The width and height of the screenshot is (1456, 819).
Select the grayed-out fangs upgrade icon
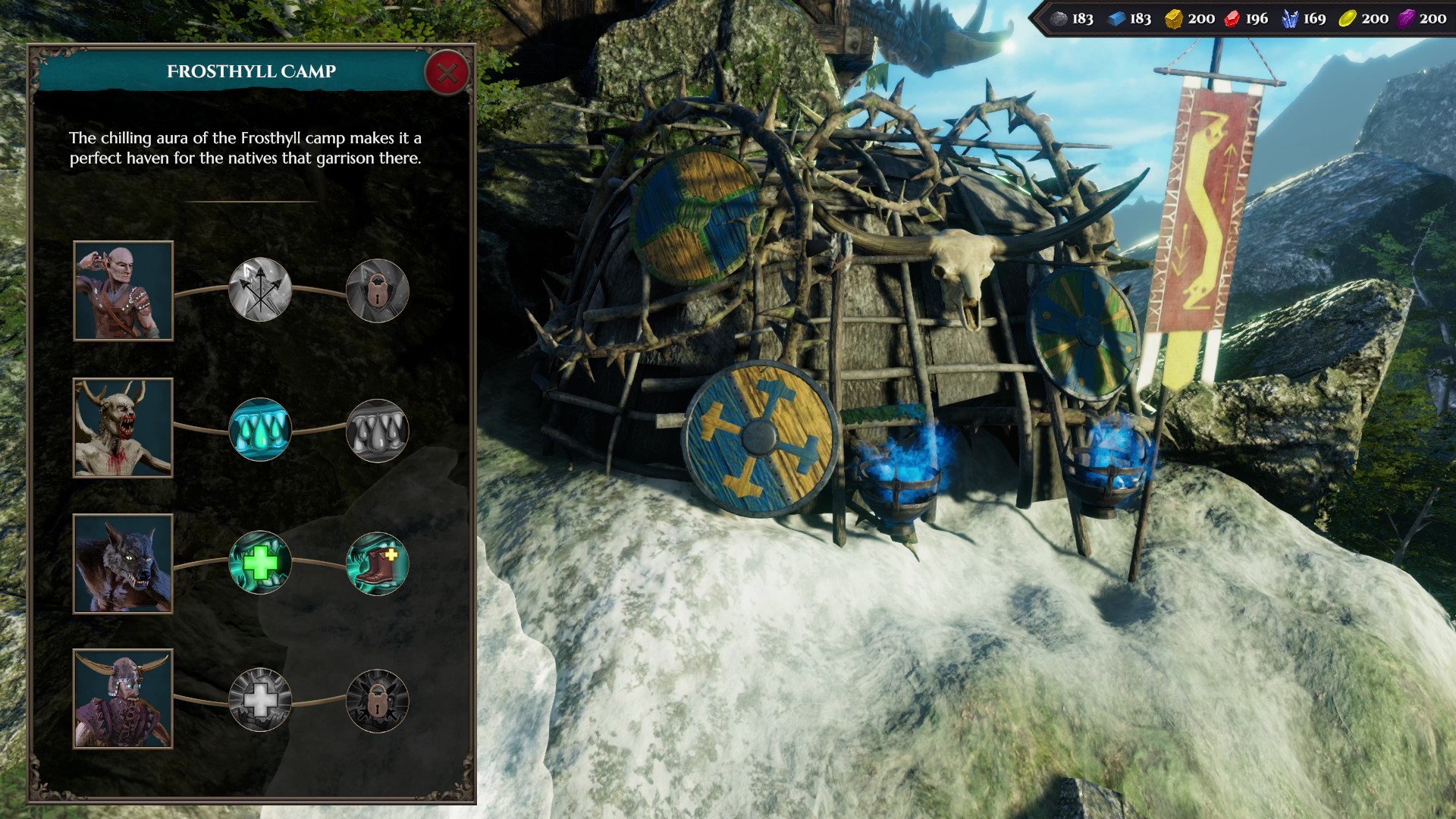pyautogui.click(x=377, y=428)
